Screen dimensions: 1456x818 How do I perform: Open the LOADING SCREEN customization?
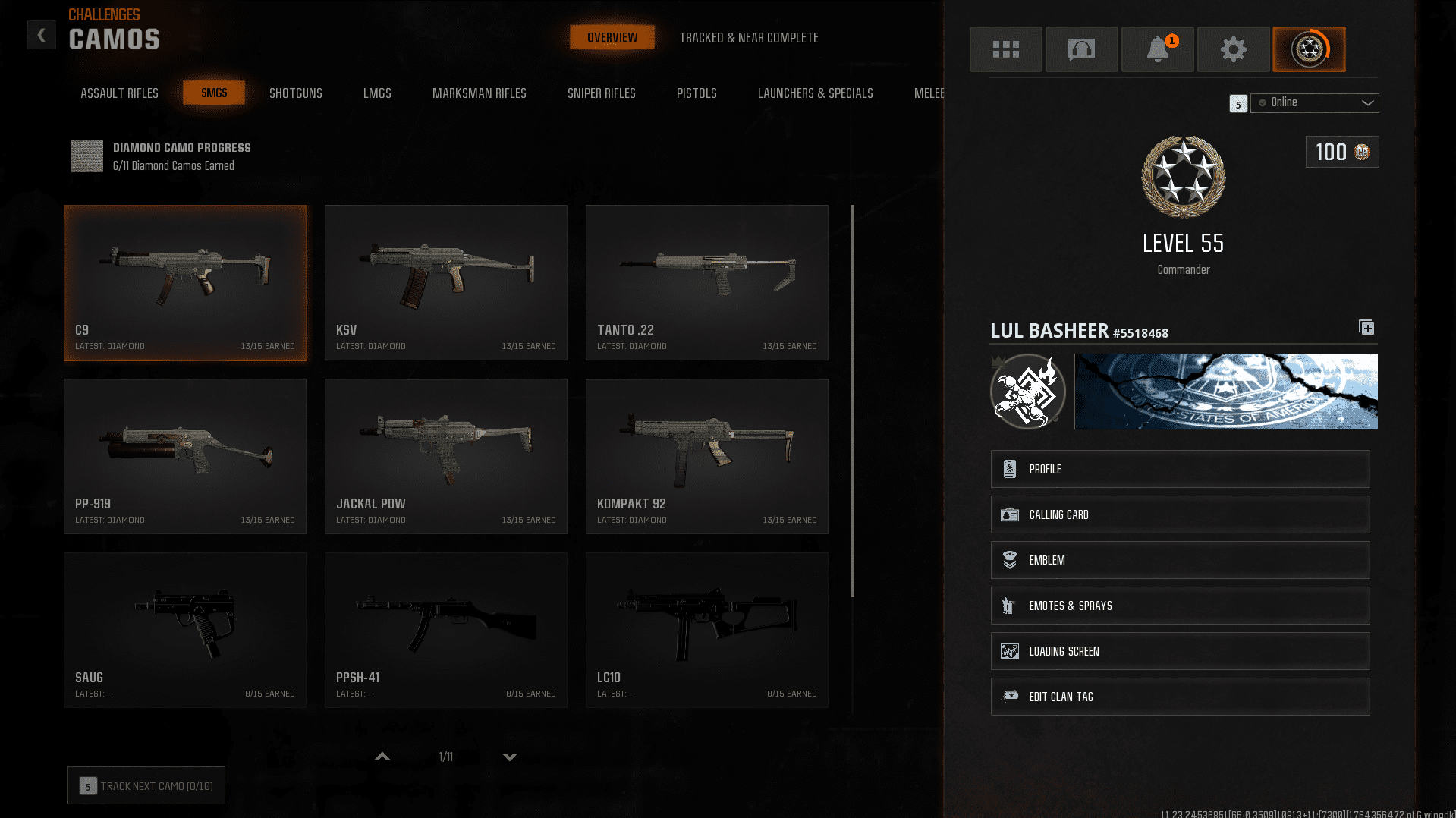1179,650
